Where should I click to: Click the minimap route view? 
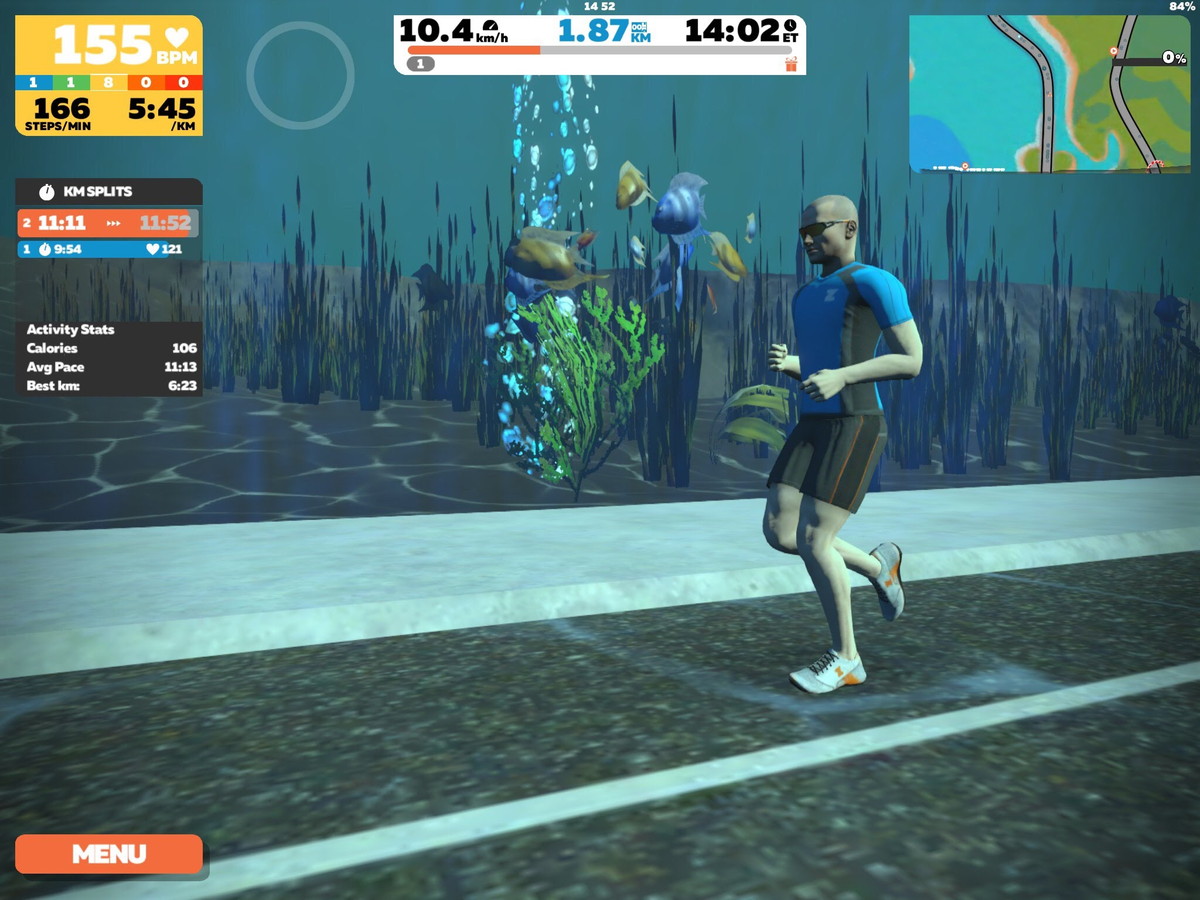1050,94
